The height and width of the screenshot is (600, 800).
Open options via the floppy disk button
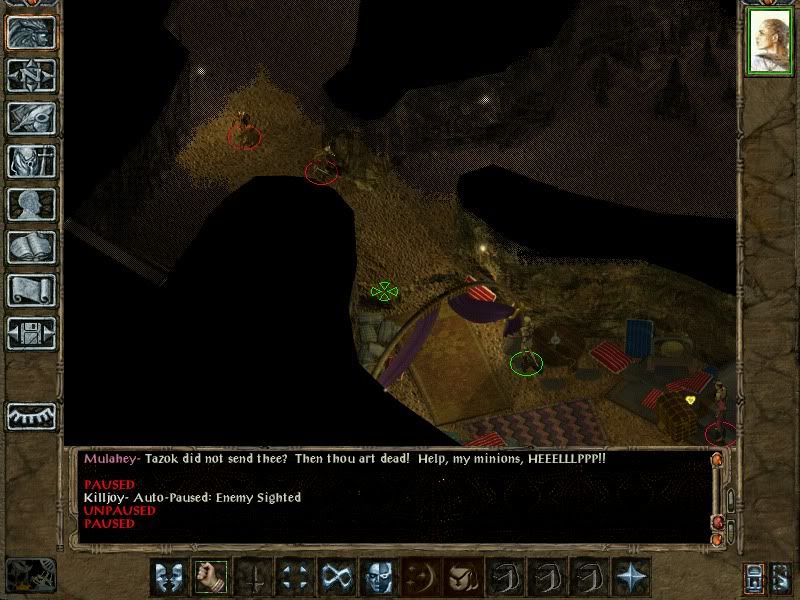pyautogui.click(x=32, y=334)
